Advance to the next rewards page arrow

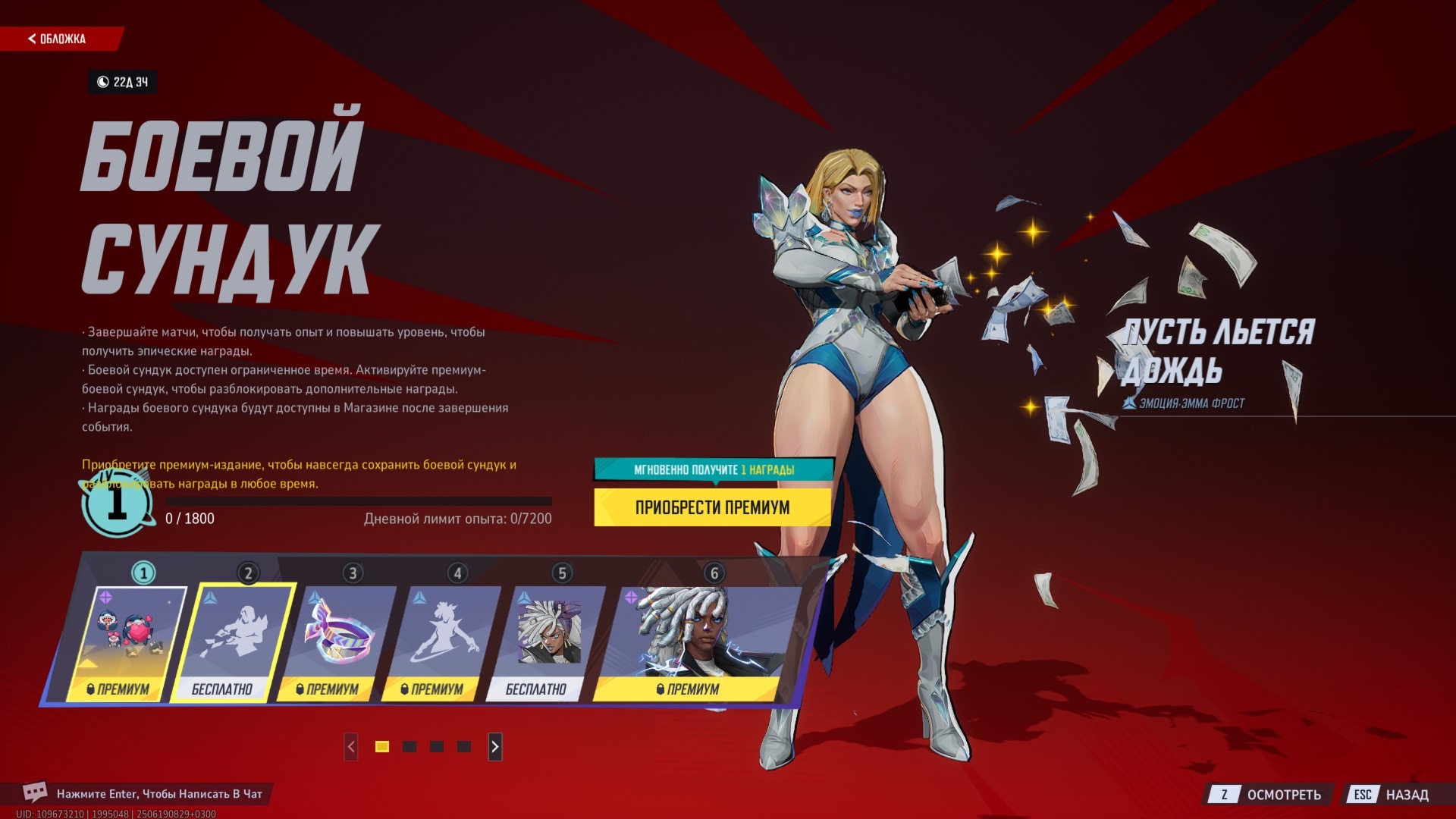494,747
